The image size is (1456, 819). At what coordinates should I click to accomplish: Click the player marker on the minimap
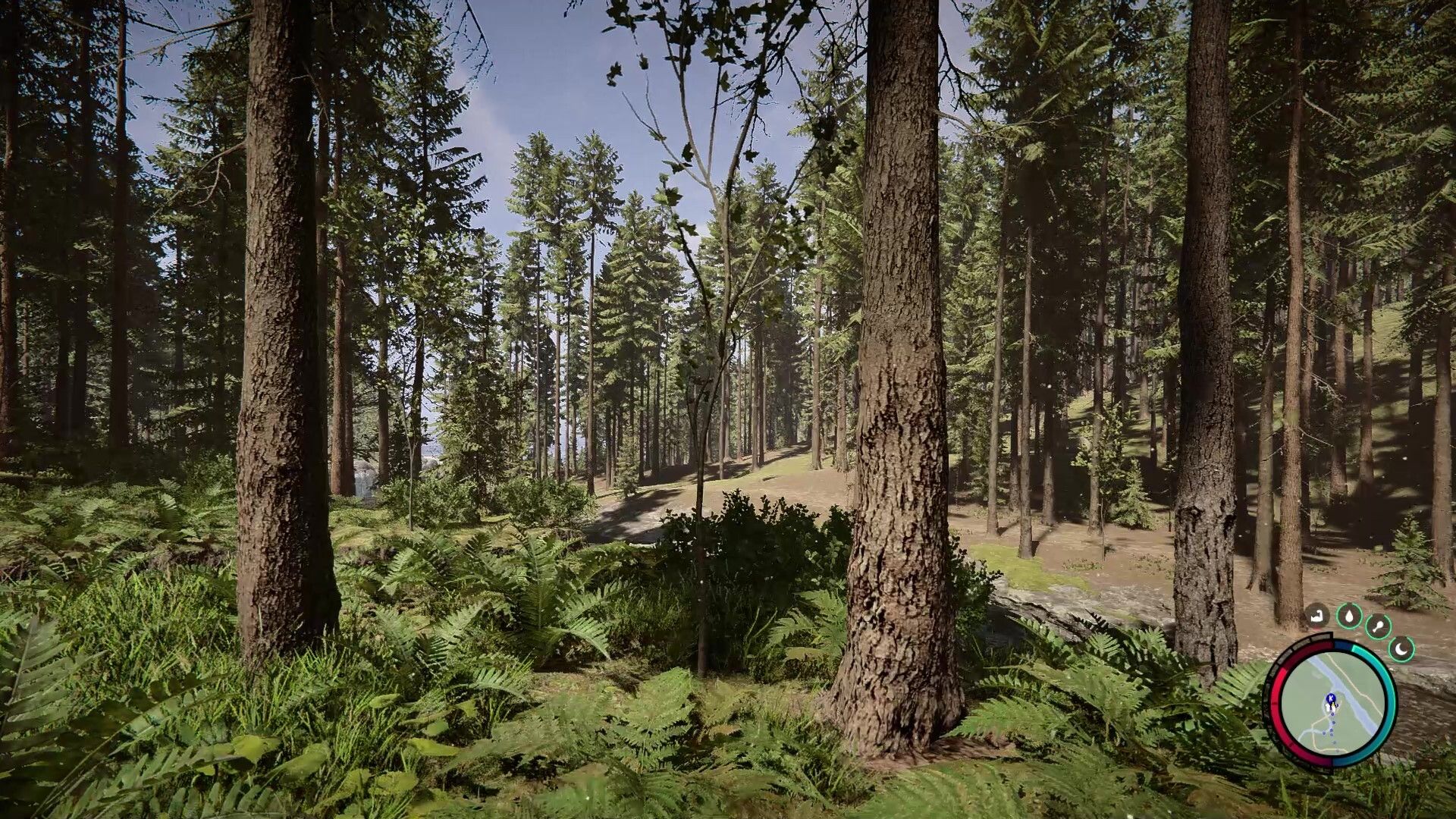1330,705
